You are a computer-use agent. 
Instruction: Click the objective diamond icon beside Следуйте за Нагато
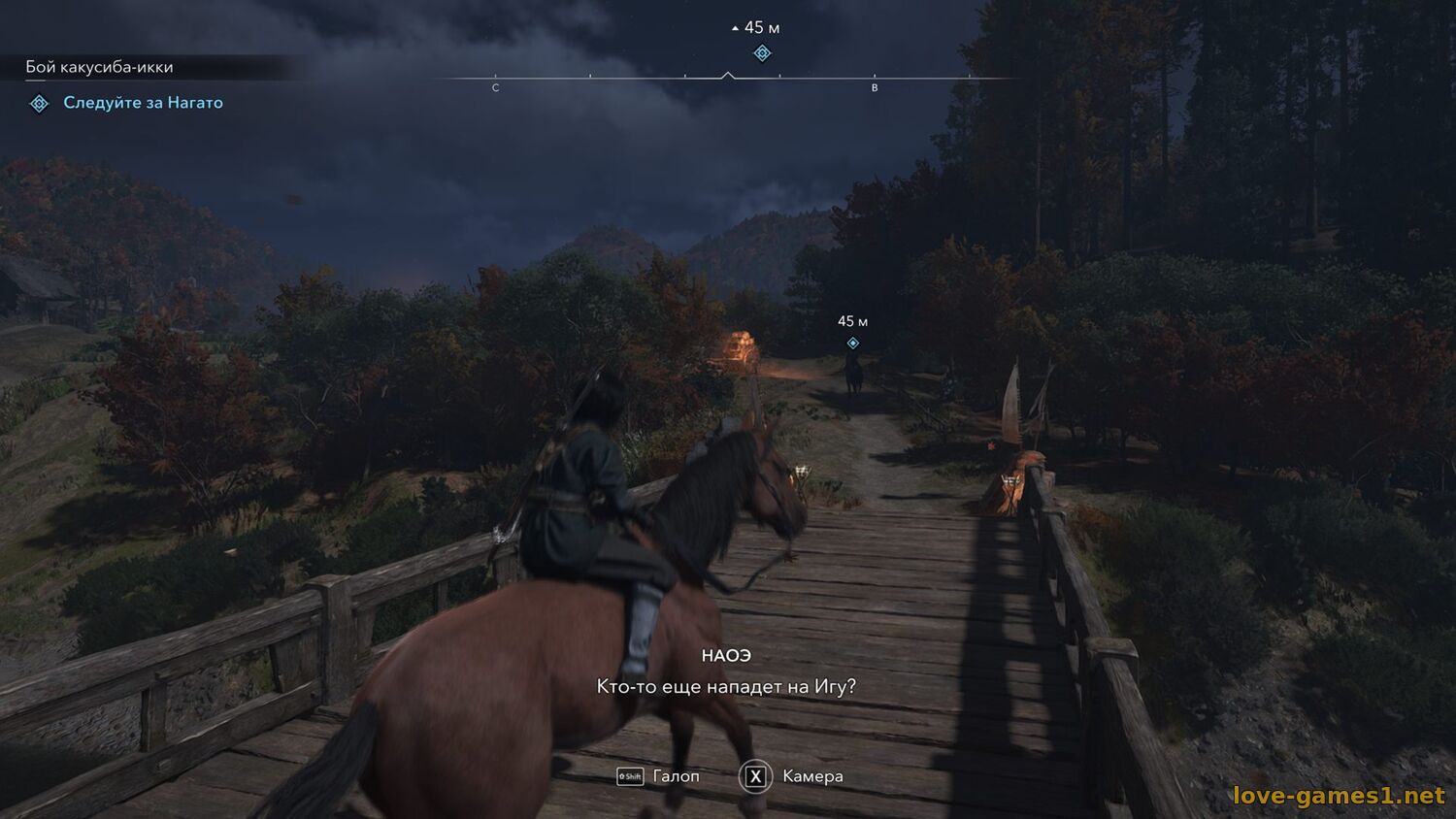tap(39, 103)
